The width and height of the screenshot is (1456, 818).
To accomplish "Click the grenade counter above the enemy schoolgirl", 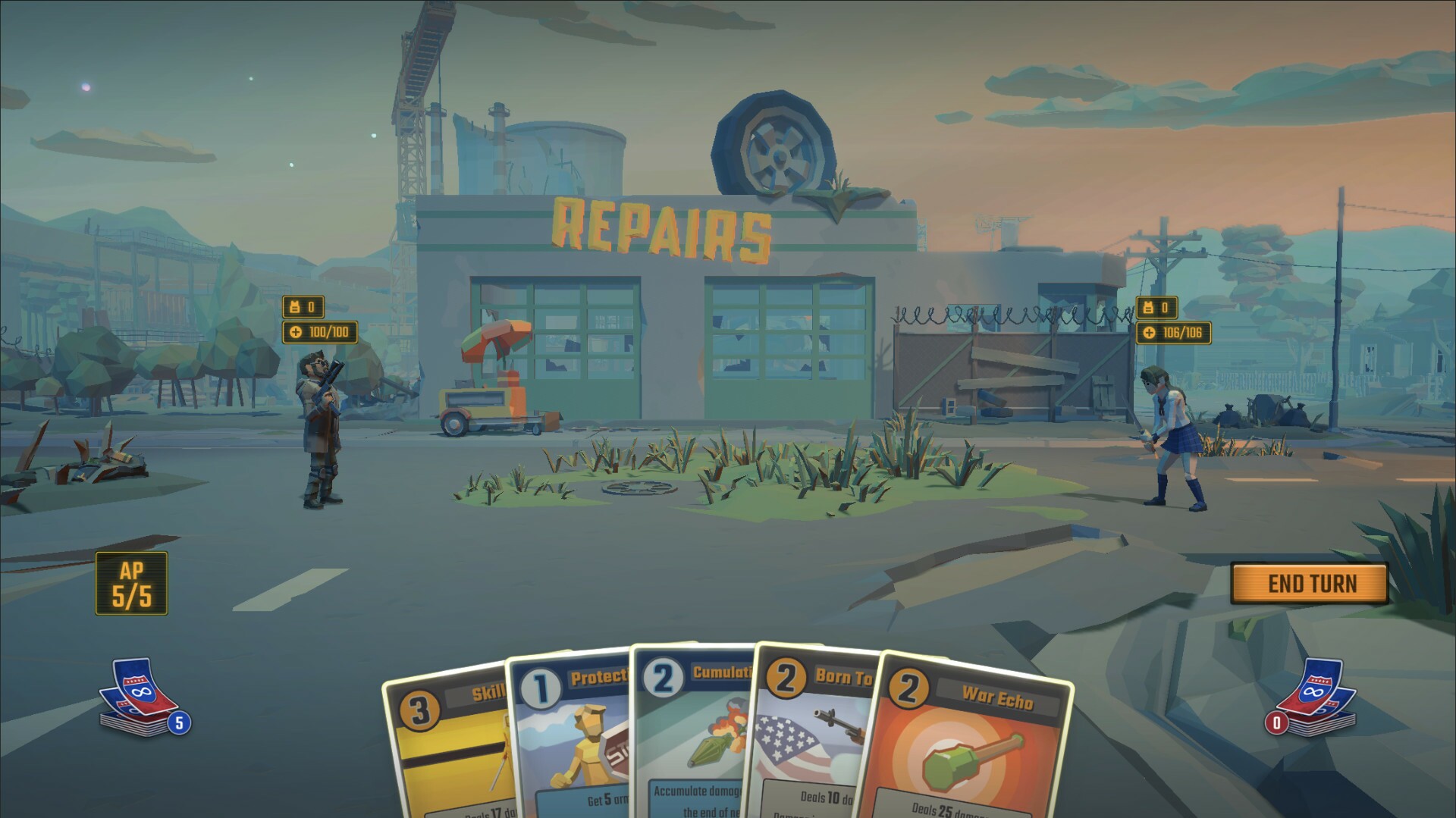I will pos(1156,308).
